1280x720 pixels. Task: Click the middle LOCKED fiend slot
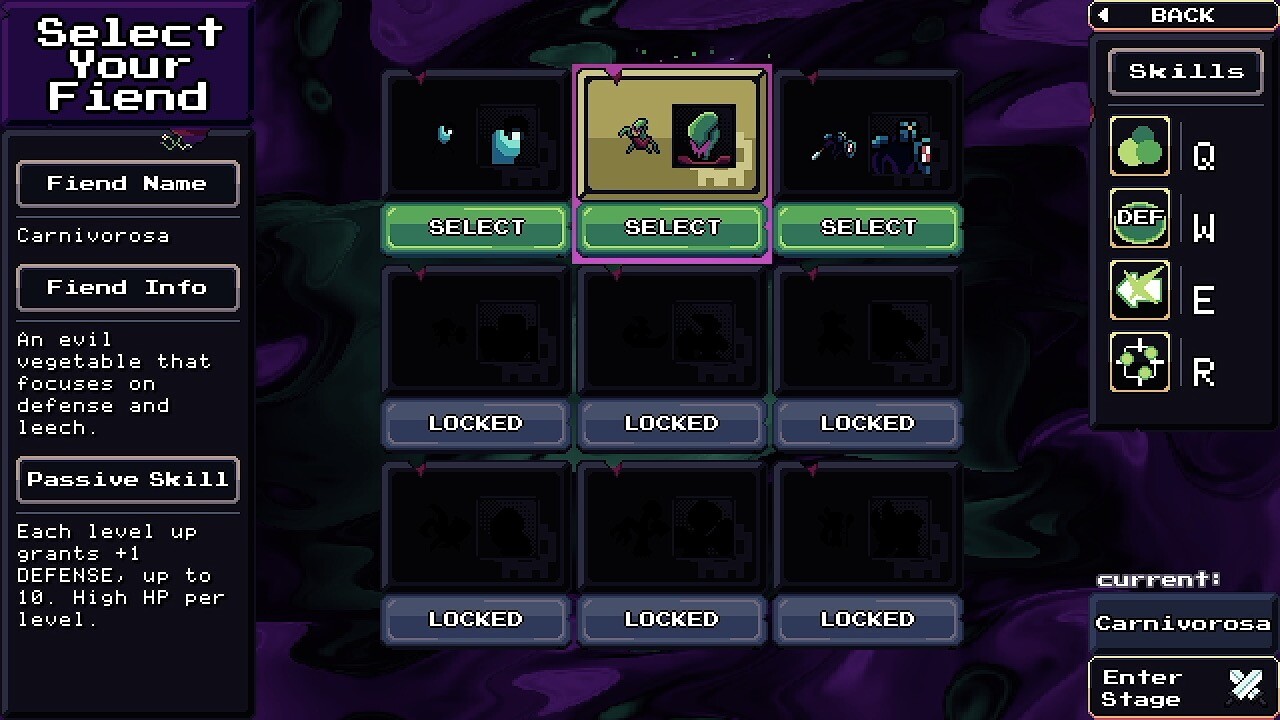click(x=671, y=422)
